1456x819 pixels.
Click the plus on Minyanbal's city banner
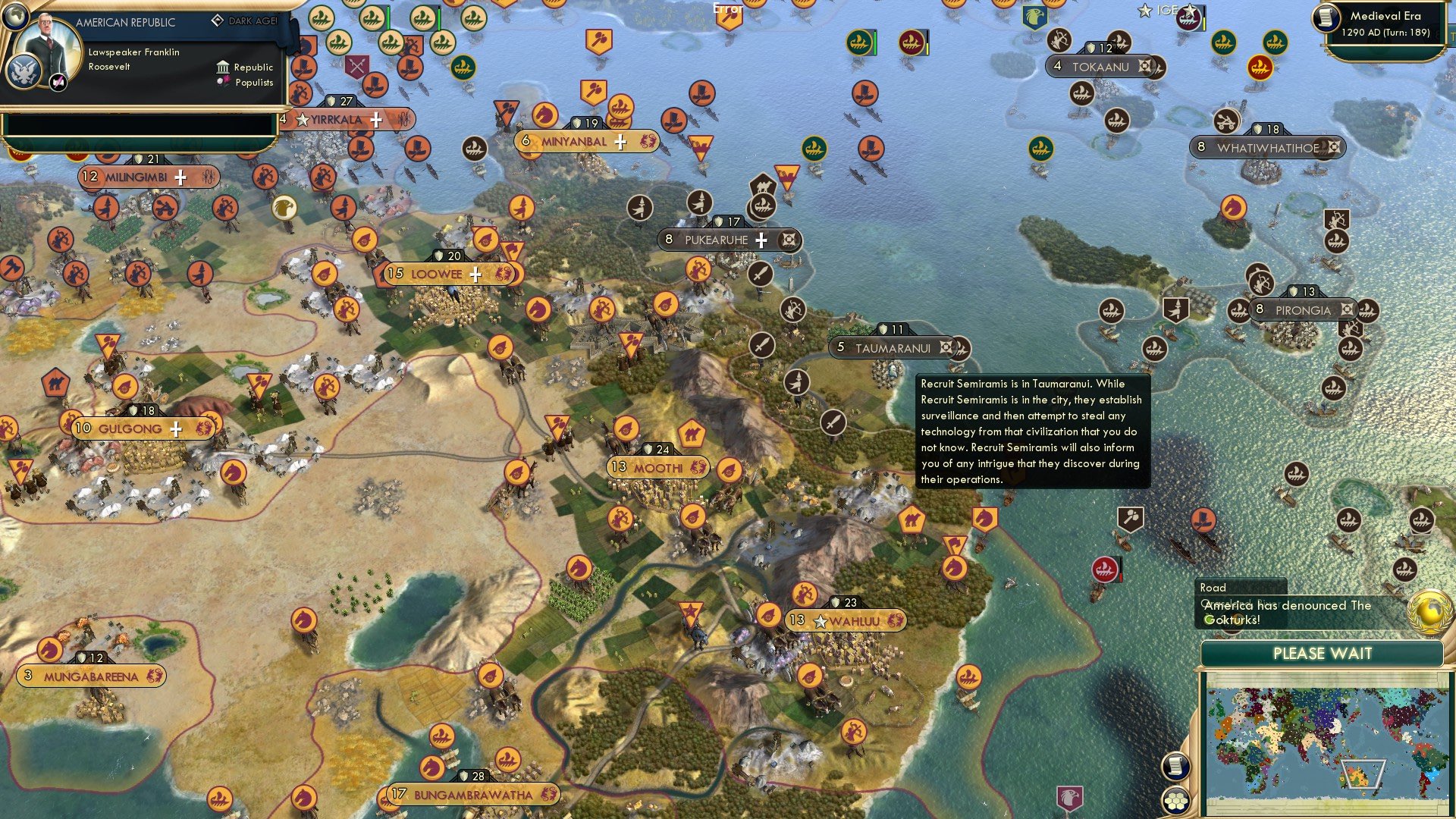[620, 140]
